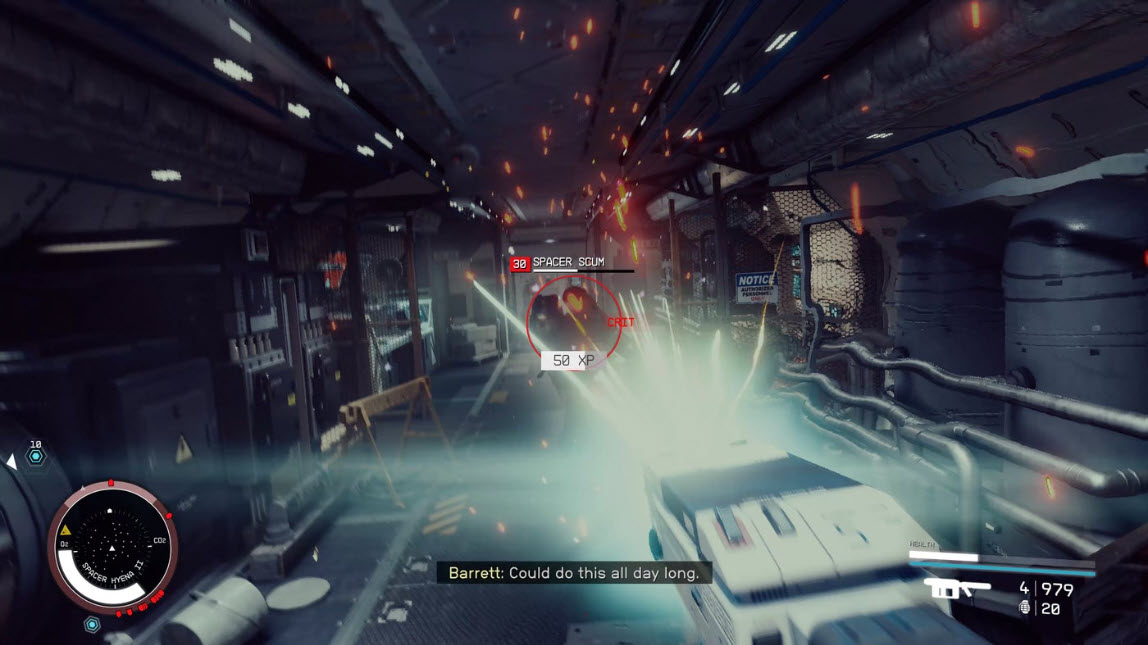Select the equipped rifle weapon icon

click(957, 588)
